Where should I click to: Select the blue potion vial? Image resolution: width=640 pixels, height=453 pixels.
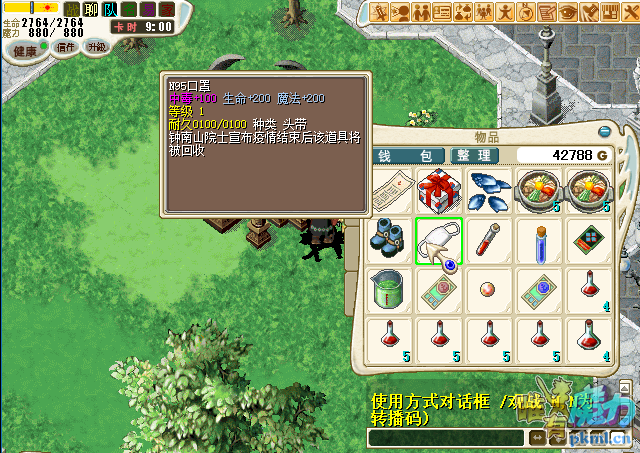539,242
